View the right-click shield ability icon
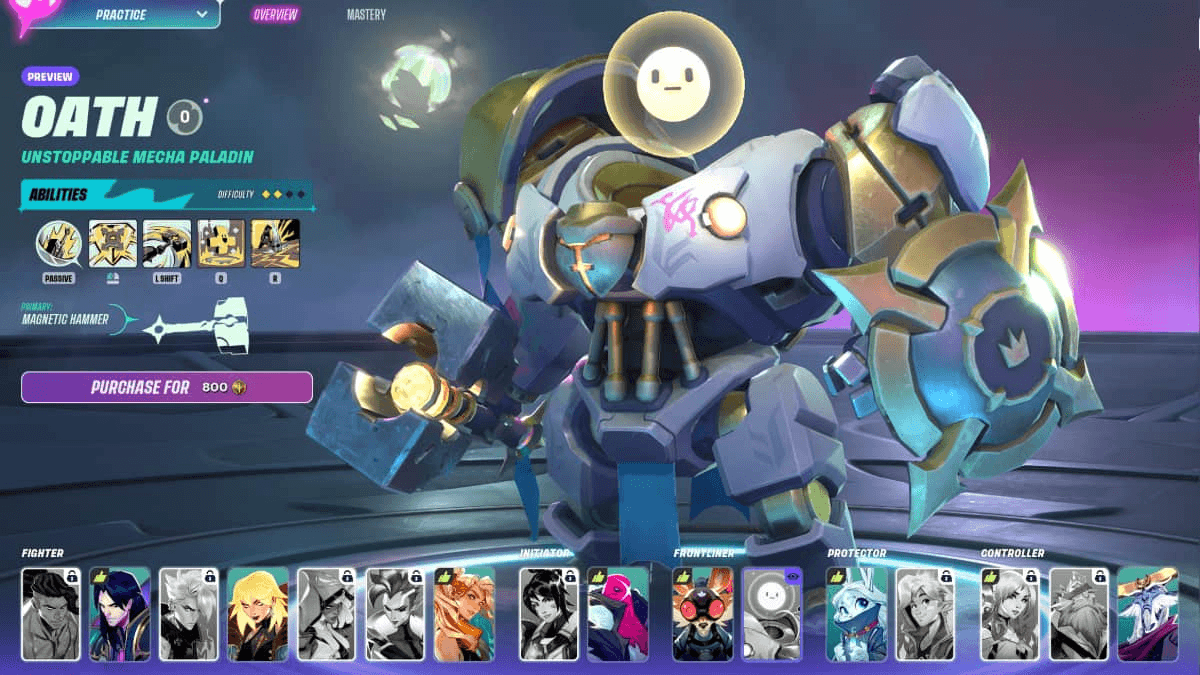 [113, 244]
